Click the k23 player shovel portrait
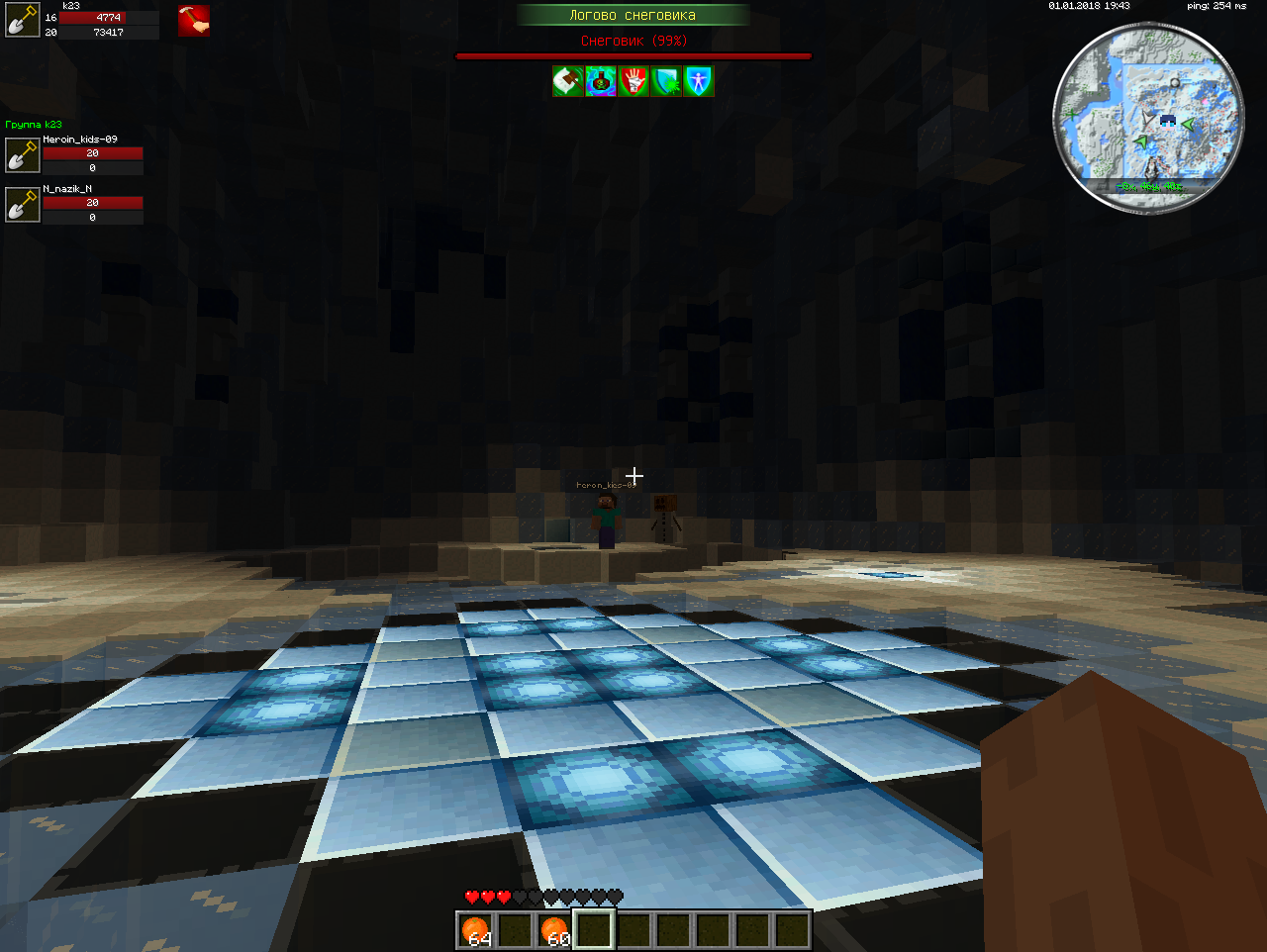Viewport: 1267px width, 952px height. click(22, 21)
